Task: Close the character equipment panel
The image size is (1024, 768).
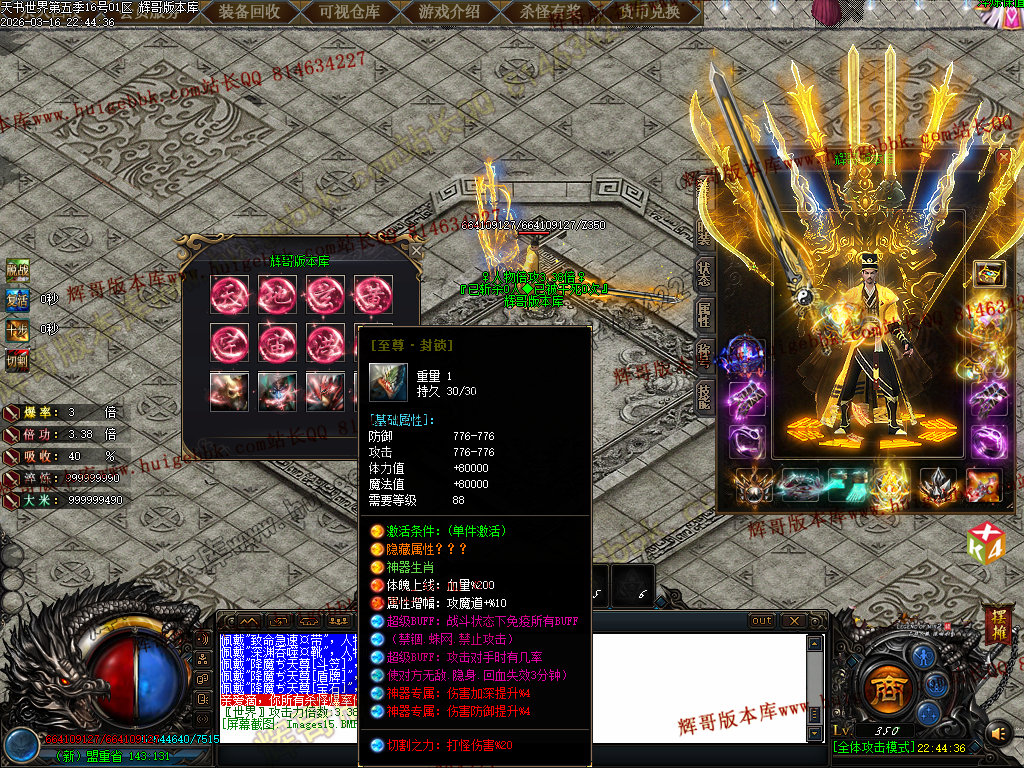Action: pyautogui.click(x=1003, y=157)
